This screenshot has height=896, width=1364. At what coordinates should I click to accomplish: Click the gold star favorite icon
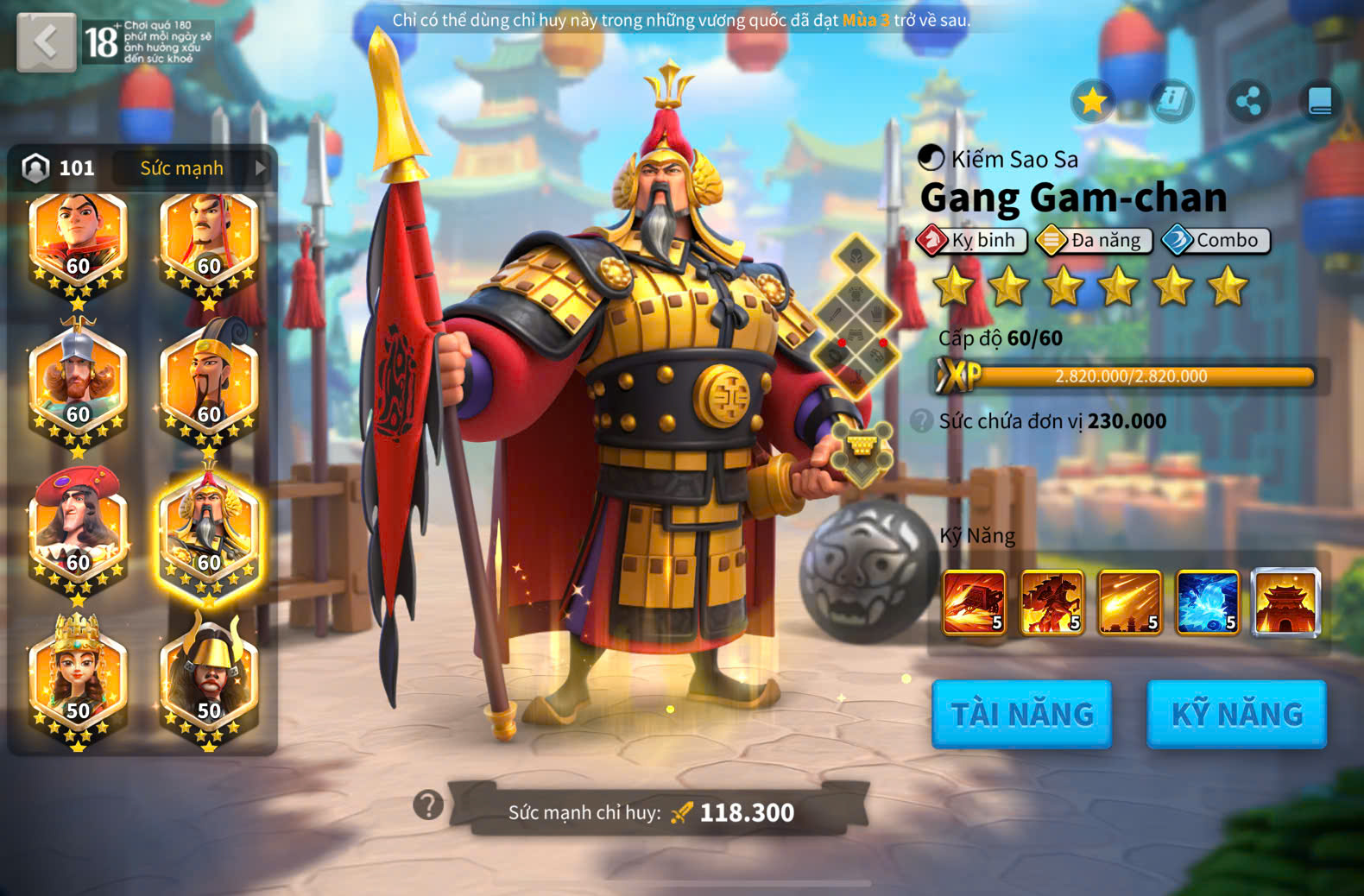[1093, 102]
